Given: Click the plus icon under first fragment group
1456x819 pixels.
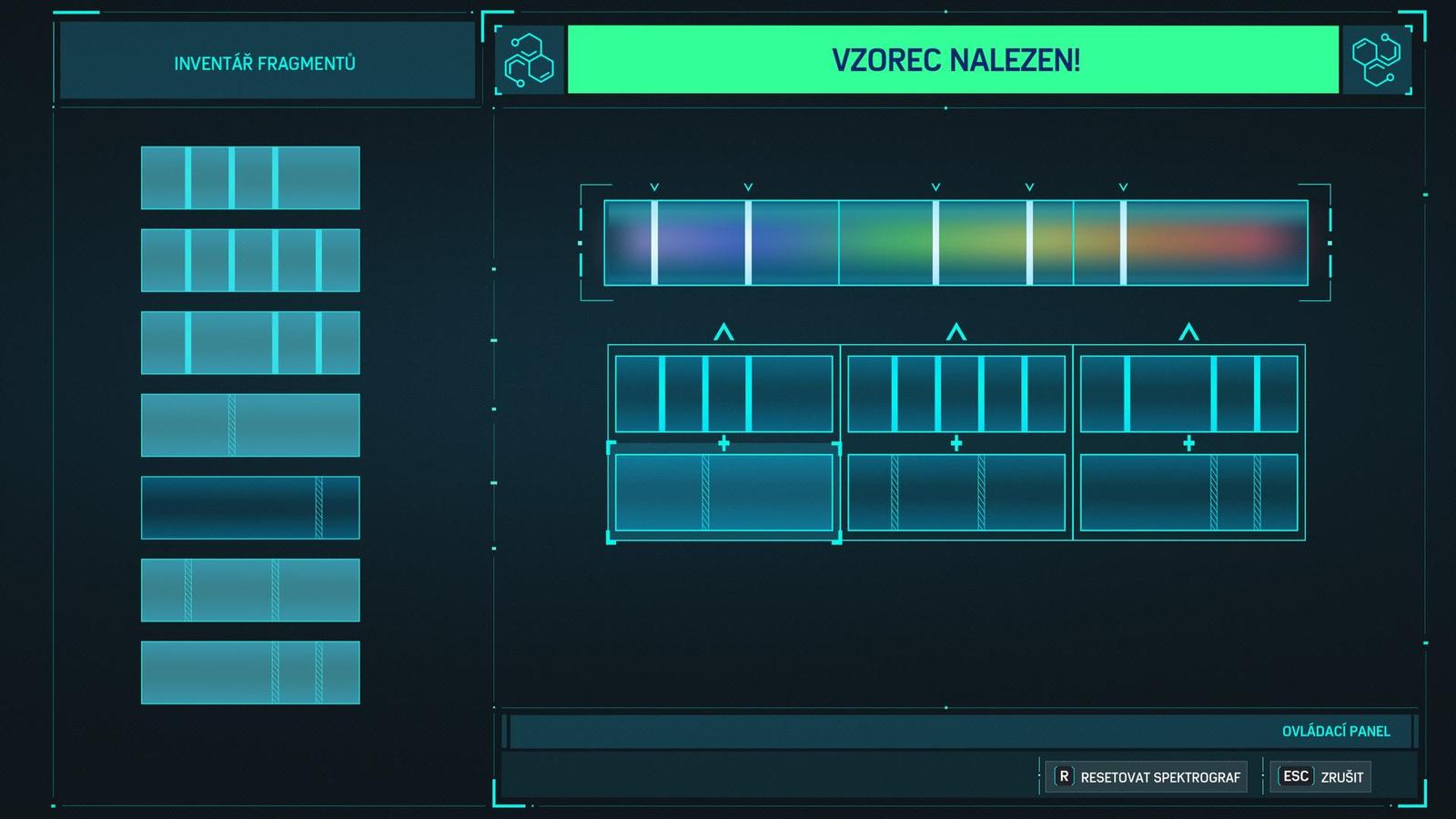Looking at the screenshot, I should (x=723, y=445).
